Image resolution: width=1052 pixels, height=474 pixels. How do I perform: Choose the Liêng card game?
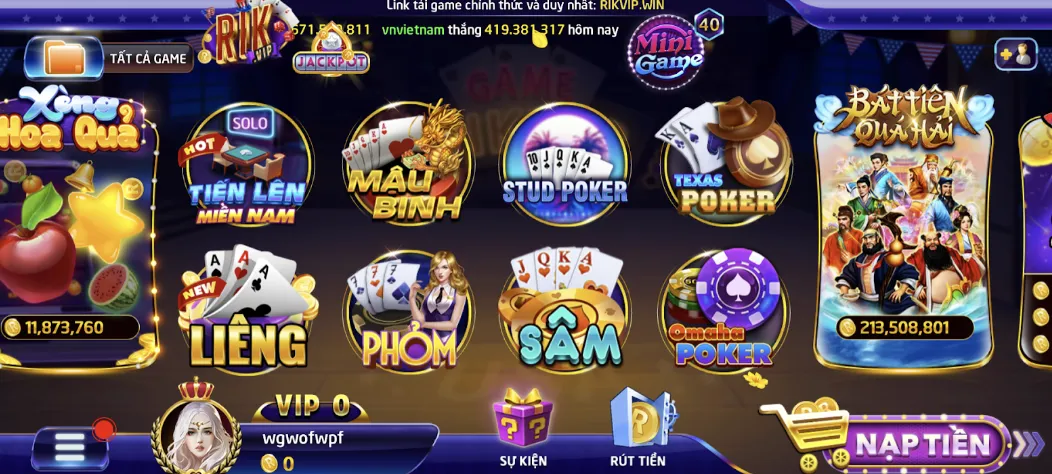pos(246,310)
